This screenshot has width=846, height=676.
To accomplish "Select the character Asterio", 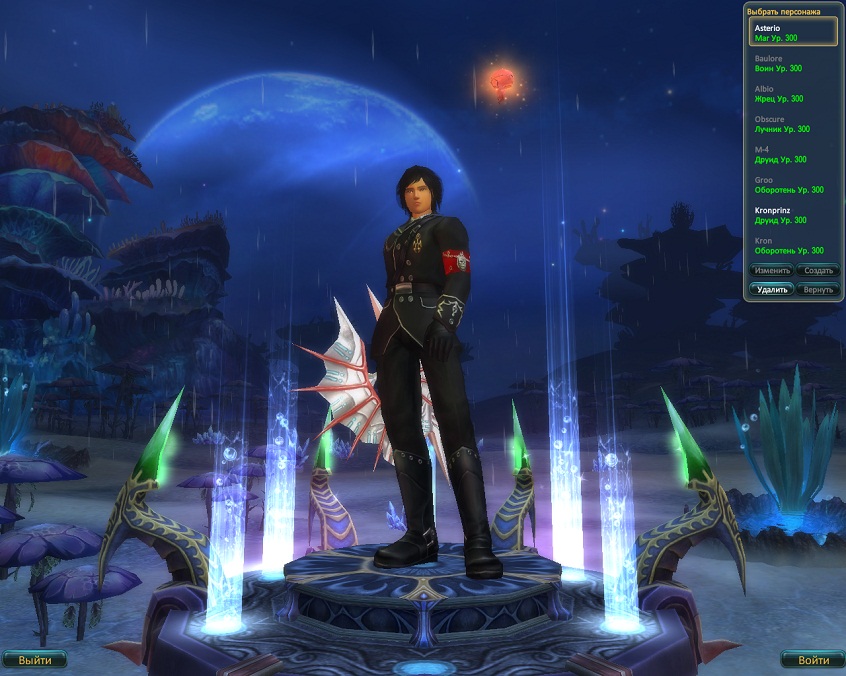I will click(x=793, y=32).
